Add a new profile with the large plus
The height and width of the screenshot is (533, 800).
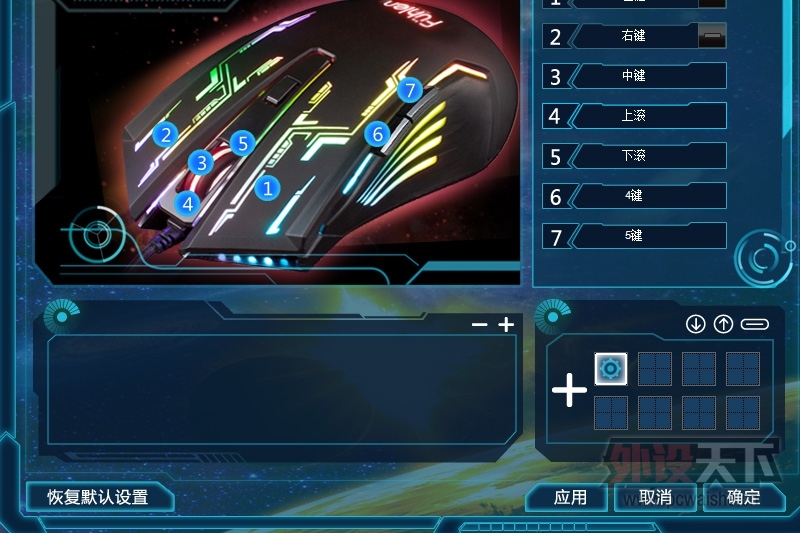point(570,390)
